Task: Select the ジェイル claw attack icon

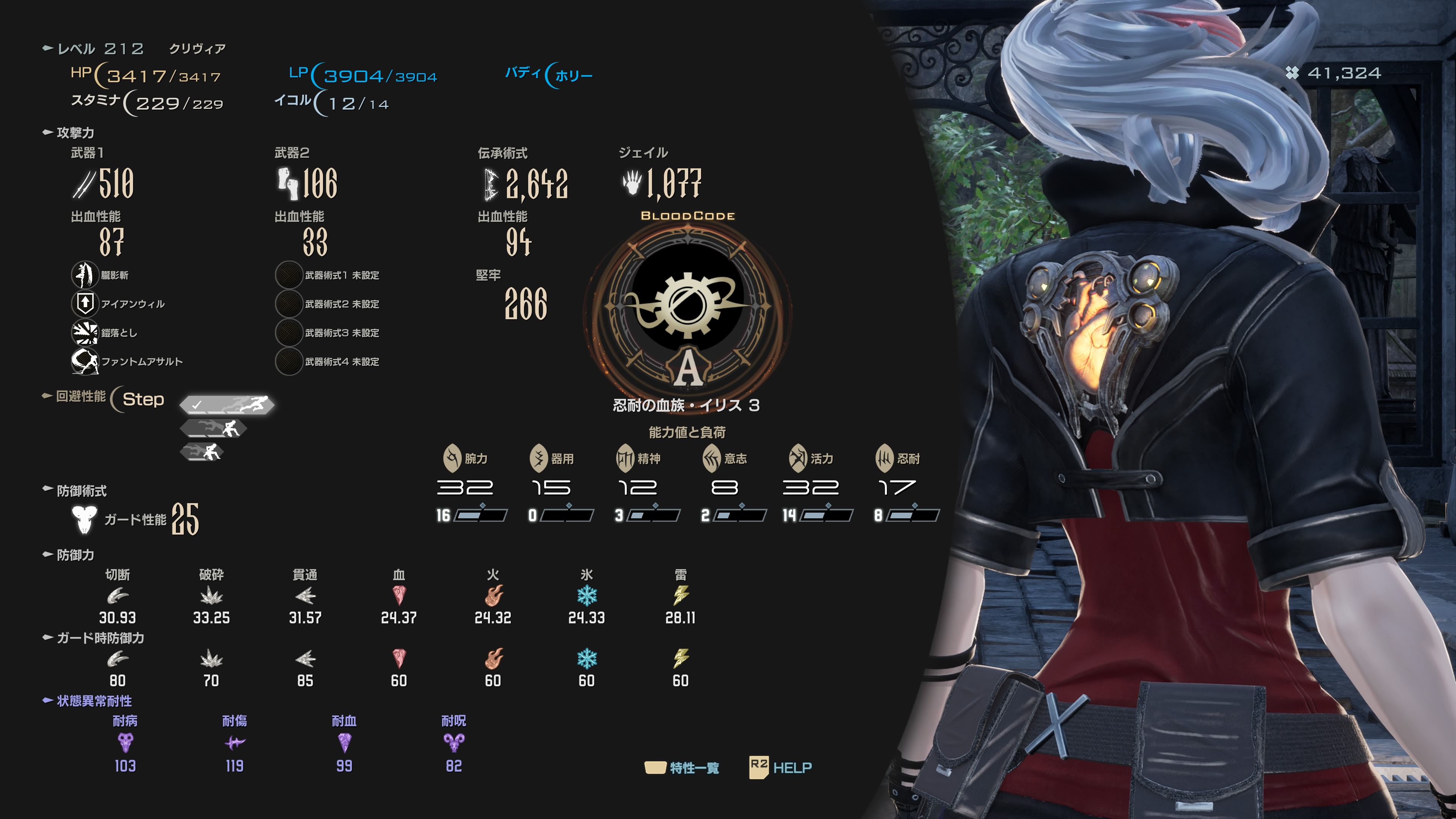Action: [x=632, y=182]
